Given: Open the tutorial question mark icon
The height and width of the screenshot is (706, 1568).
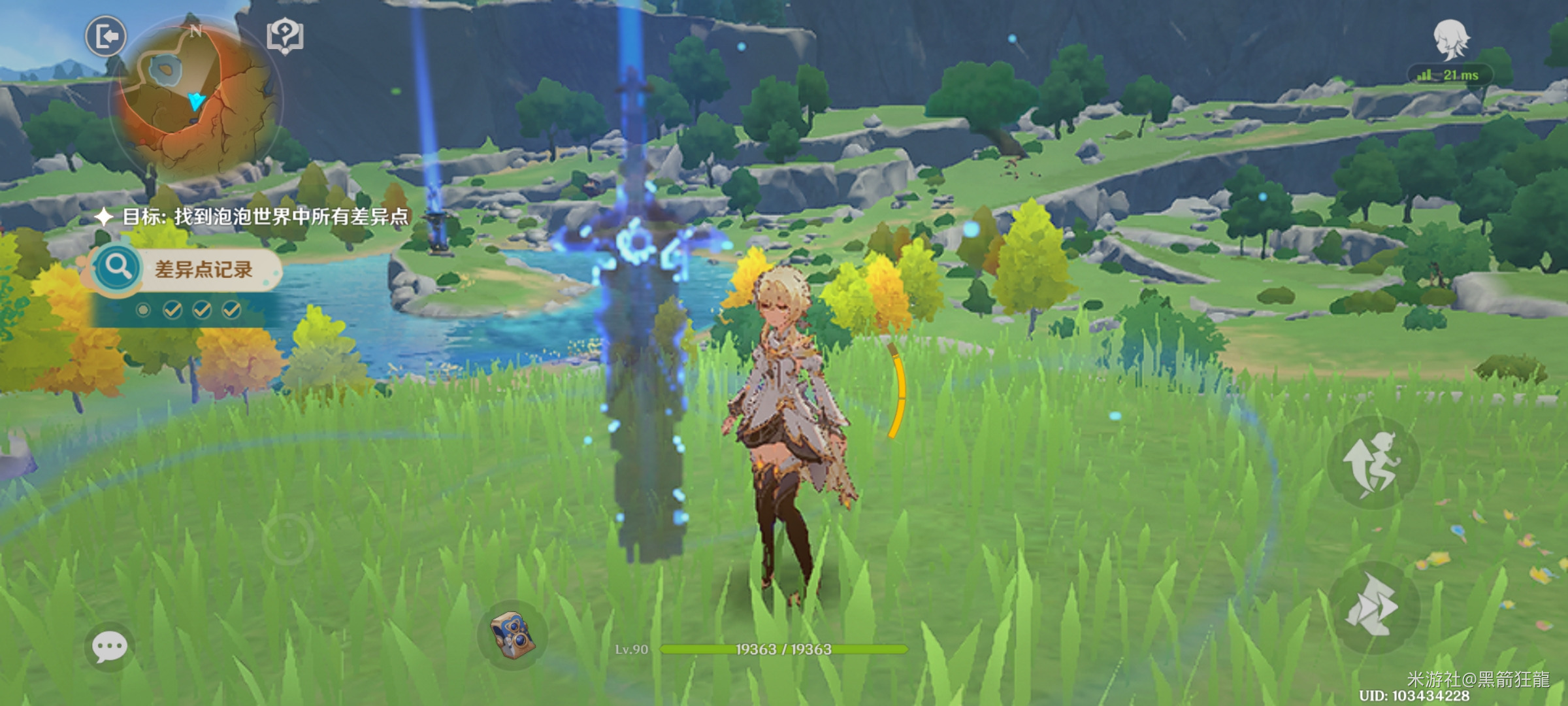Looking at the screenshot, I should coord(285,36).
